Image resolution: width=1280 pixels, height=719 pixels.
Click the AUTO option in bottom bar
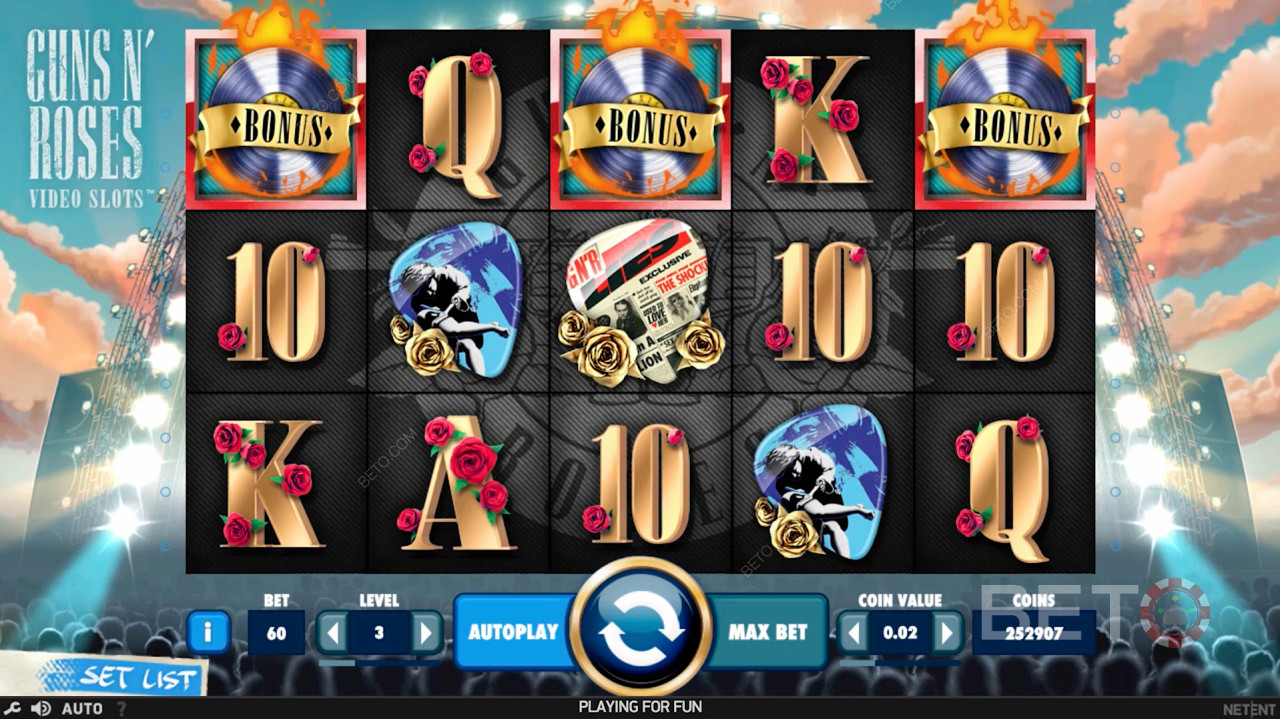[82, 708]
